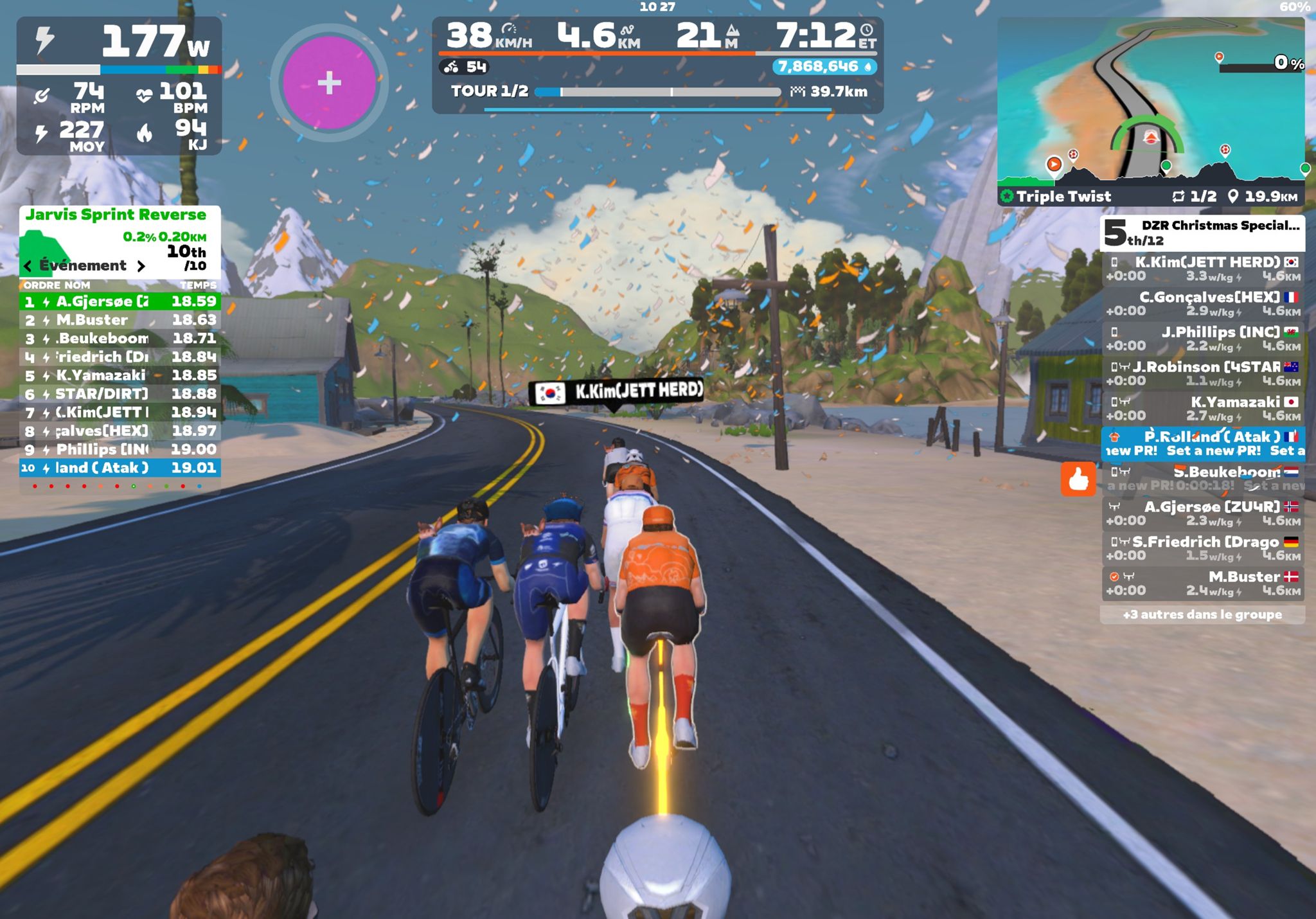The height and width of the screenshot is (919, 1316).
Task: Select C.Gonçalves (HEX) in the riders list
Action: [x=1203, y=303]
